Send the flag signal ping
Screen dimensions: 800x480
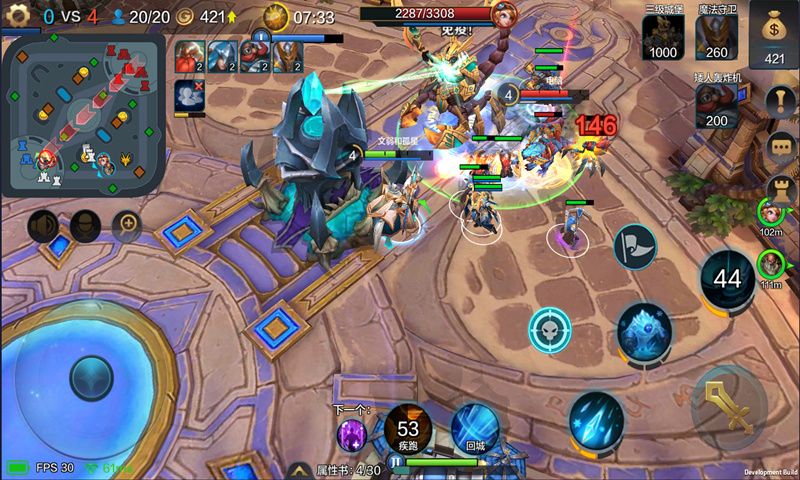coord(634,246)
